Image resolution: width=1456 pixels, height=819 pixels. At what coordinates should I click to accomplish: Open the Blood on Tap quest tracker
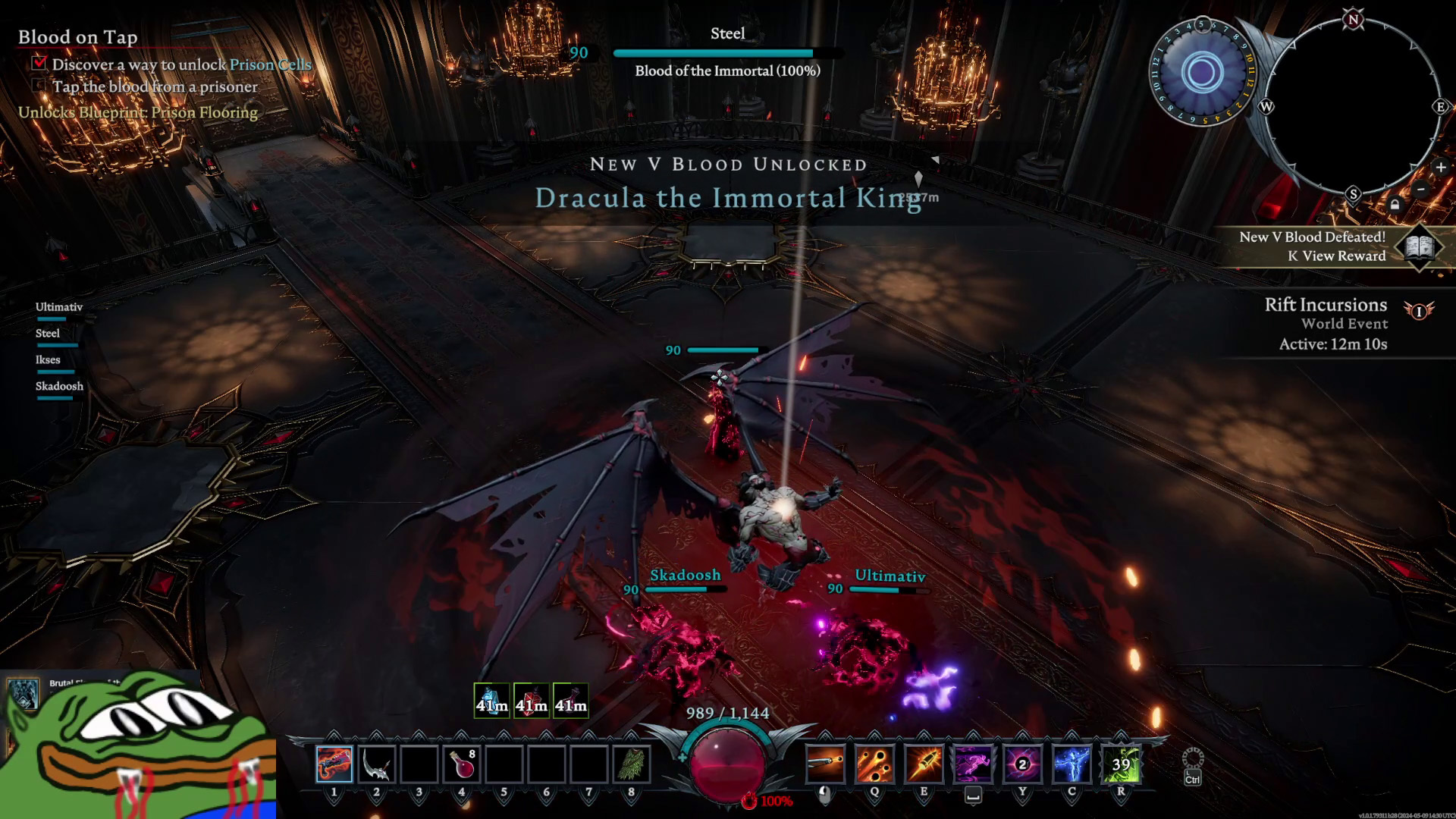77,36
